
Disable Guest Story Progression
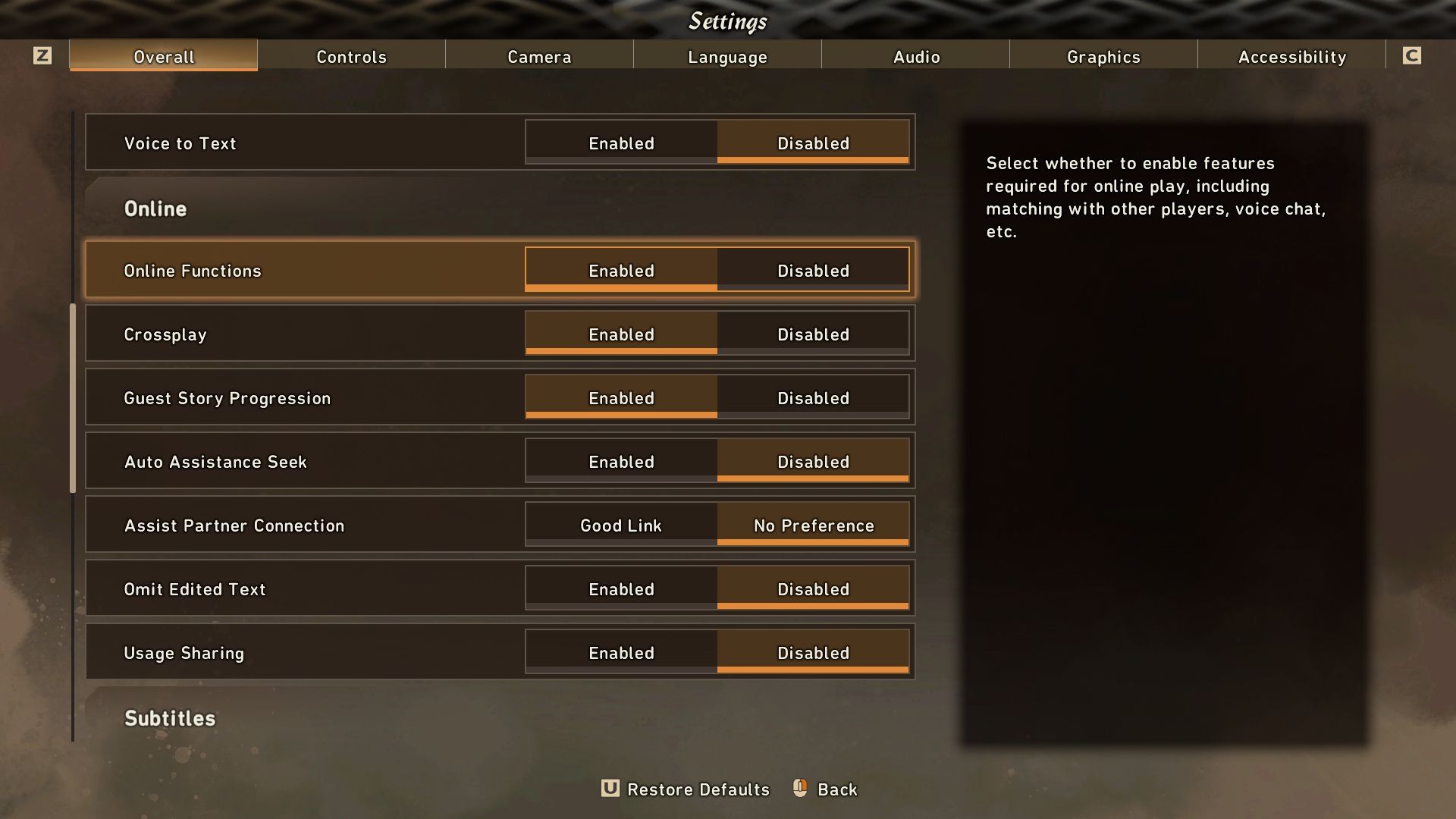(x=813, y=397)
